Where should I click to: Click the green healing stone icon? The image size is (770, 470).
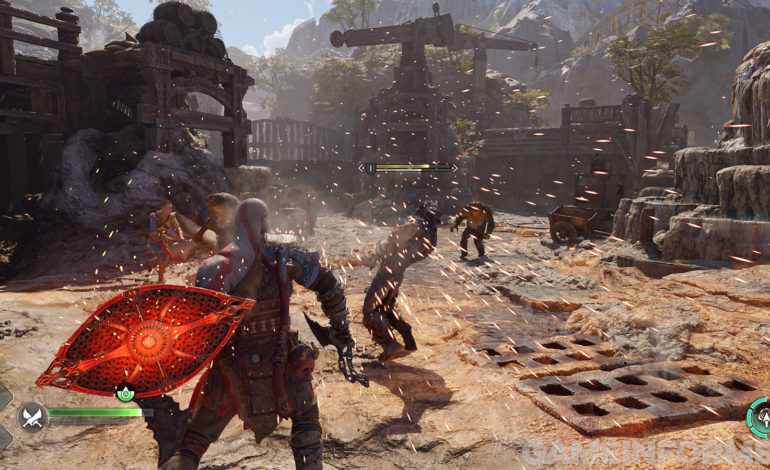126,394
